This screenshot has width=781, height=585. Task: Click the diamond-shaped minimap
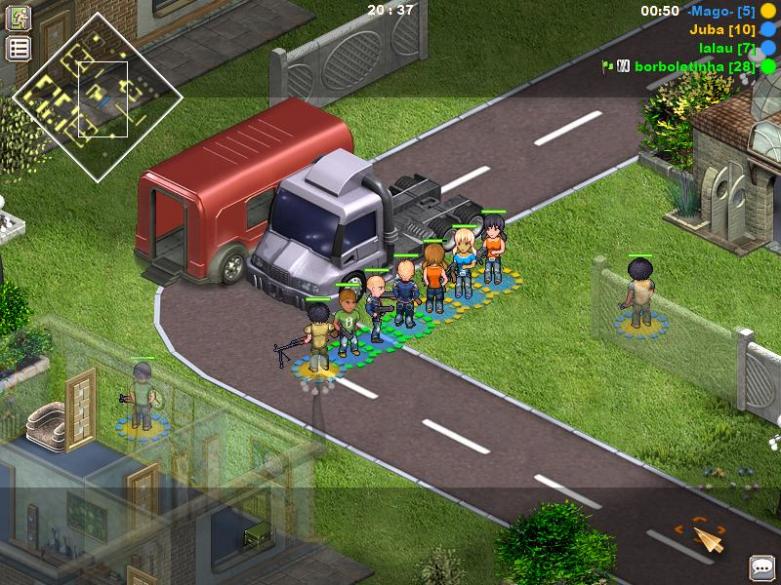pyautogui.click(x=97, y=97)
